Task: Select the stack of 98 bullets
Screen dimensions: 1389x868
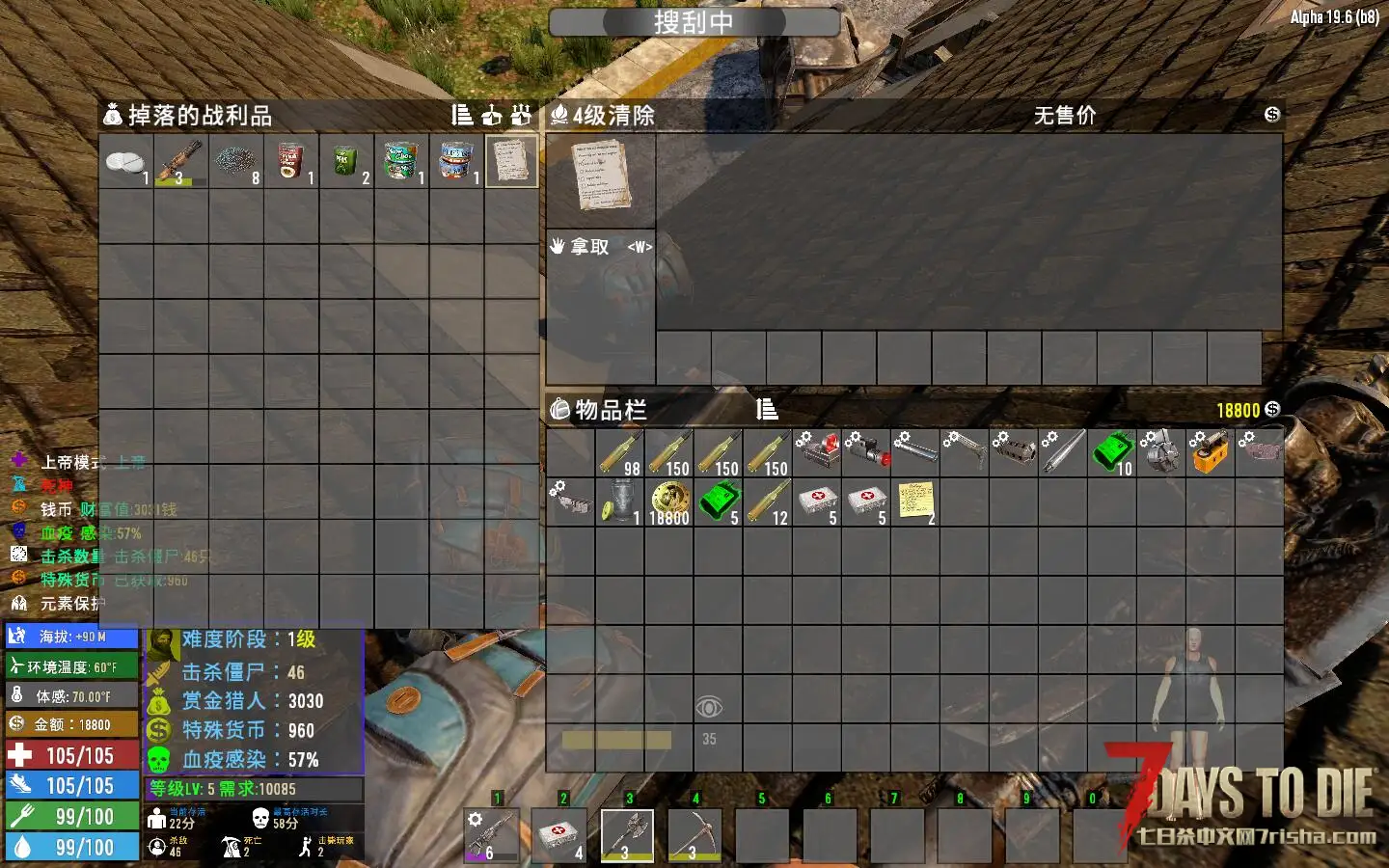Action: click(619, 453)
